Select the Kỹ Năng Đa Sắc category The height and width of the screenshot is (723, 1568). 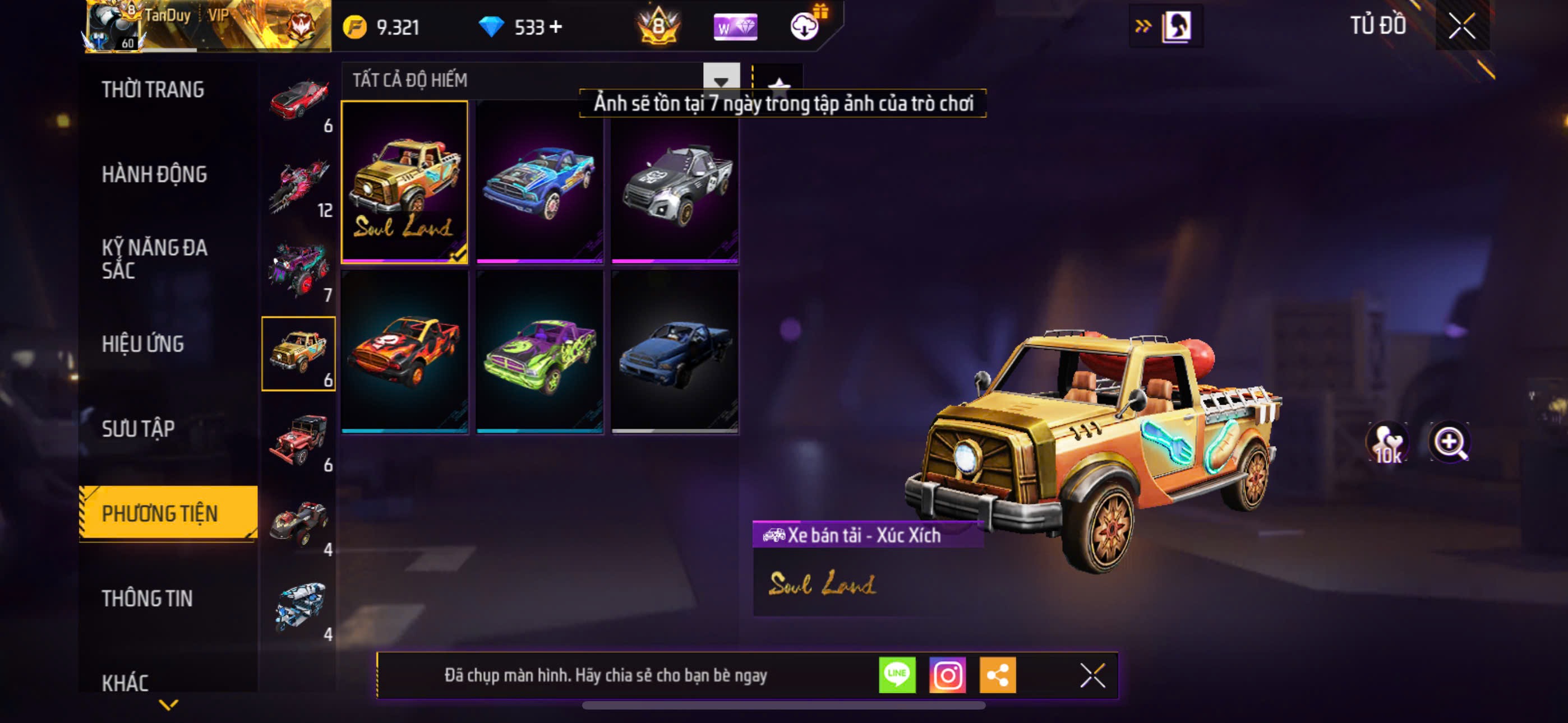click(x=154, y=258)
